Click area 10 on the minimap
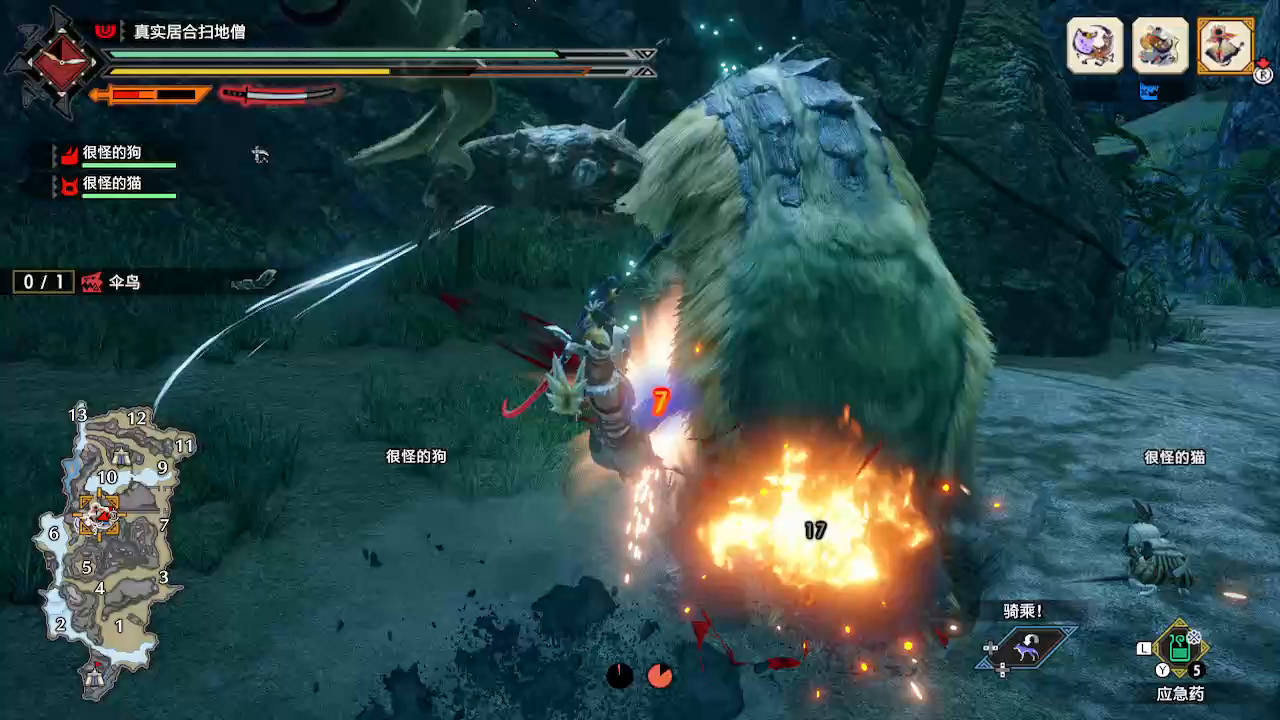The height and width of the screenshot is (720, 1280). click(108, 478)
